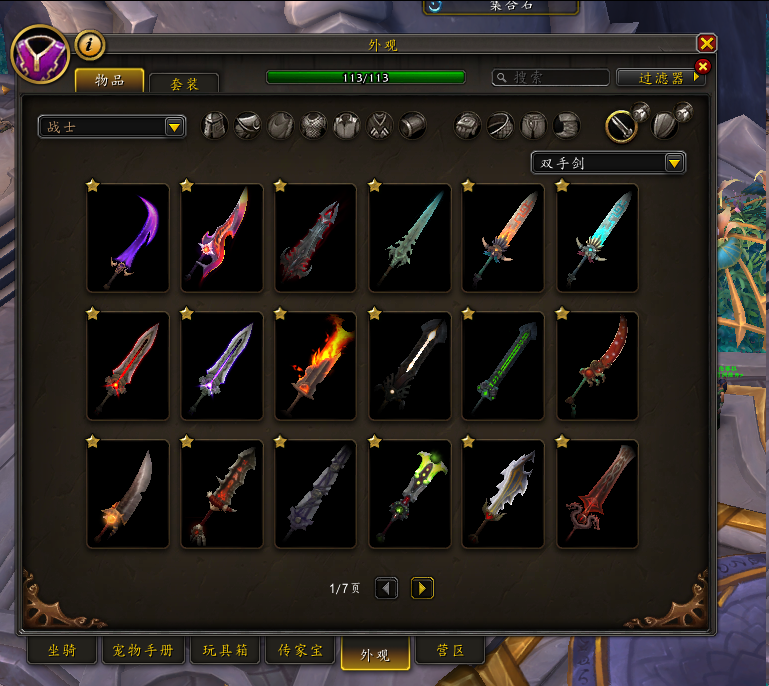Go to the previous appearance page
The height and width of the screenshot is (686, 769).
386,588
